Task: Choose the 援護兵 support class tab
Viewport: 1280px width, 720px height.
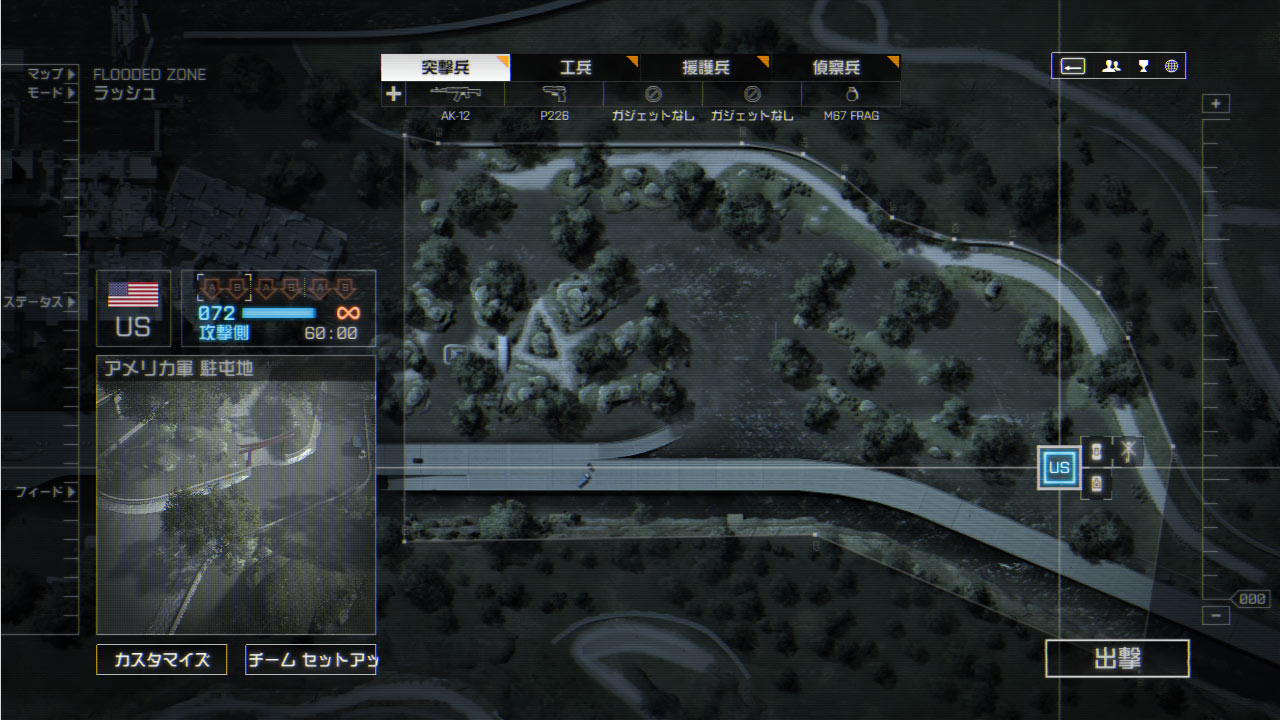Action: (x=705, y=68)
